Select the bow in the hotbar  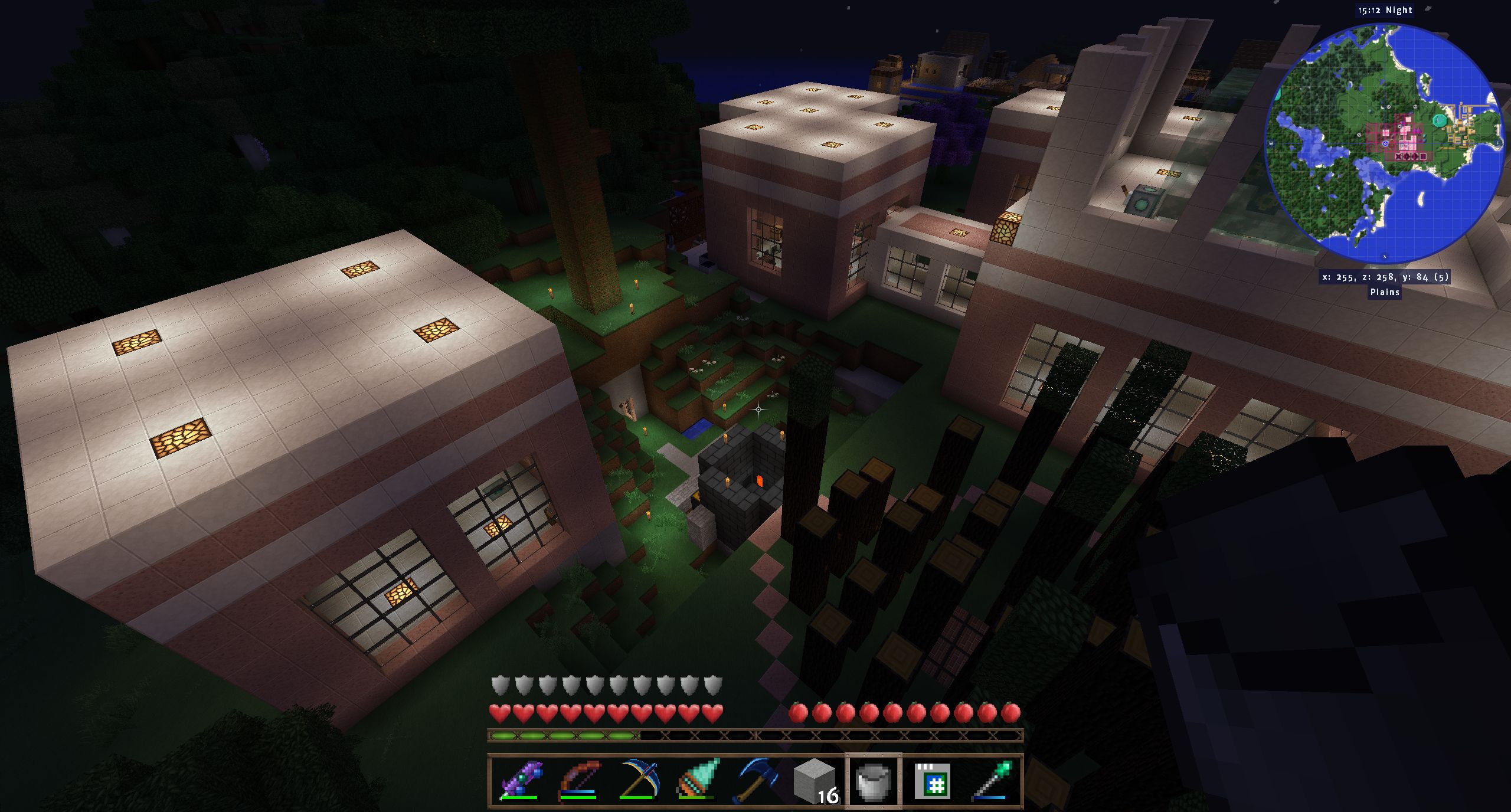[578, 781]
